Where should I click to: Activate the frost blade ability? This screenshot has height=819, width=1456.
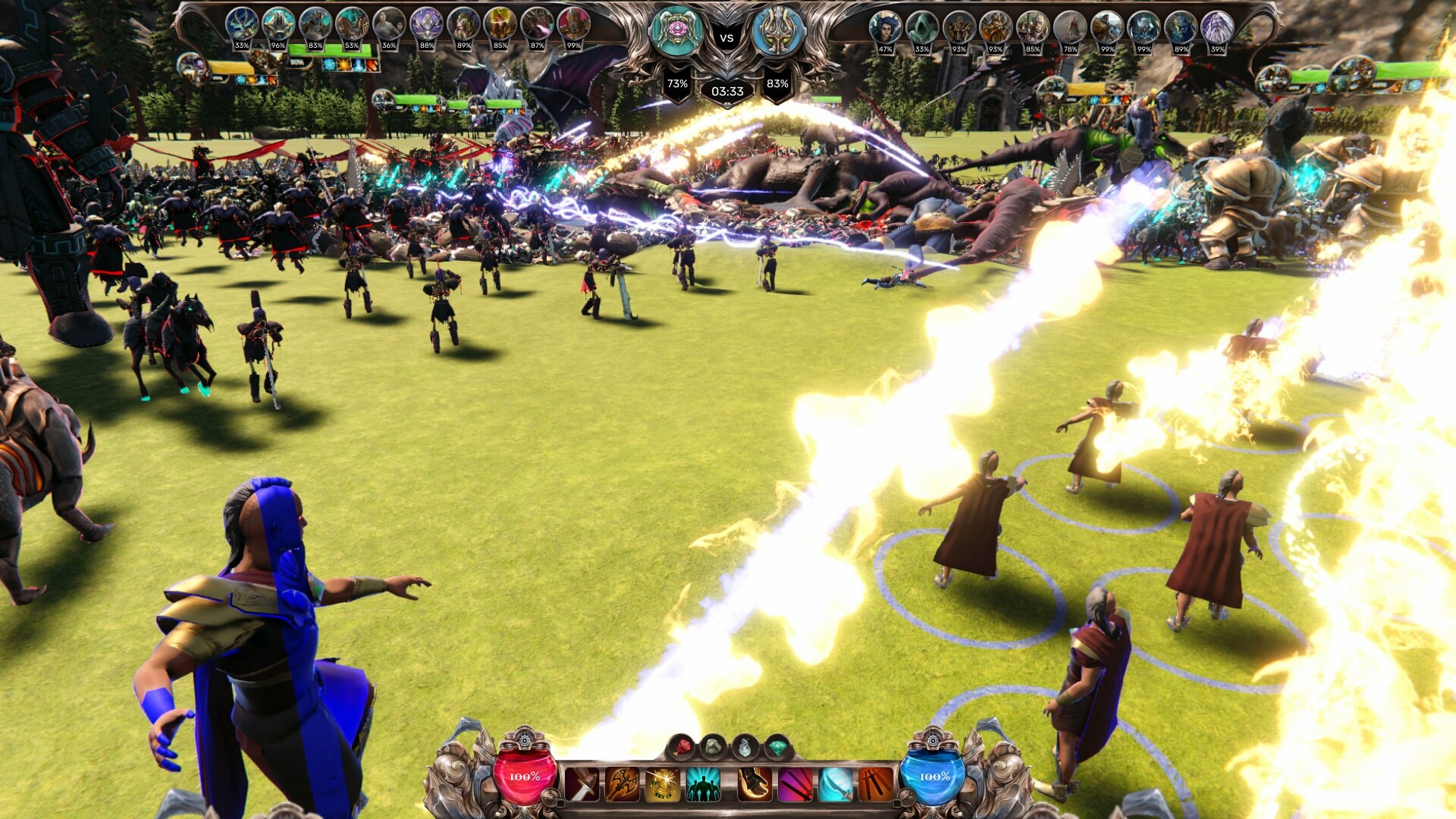point(835,781)
